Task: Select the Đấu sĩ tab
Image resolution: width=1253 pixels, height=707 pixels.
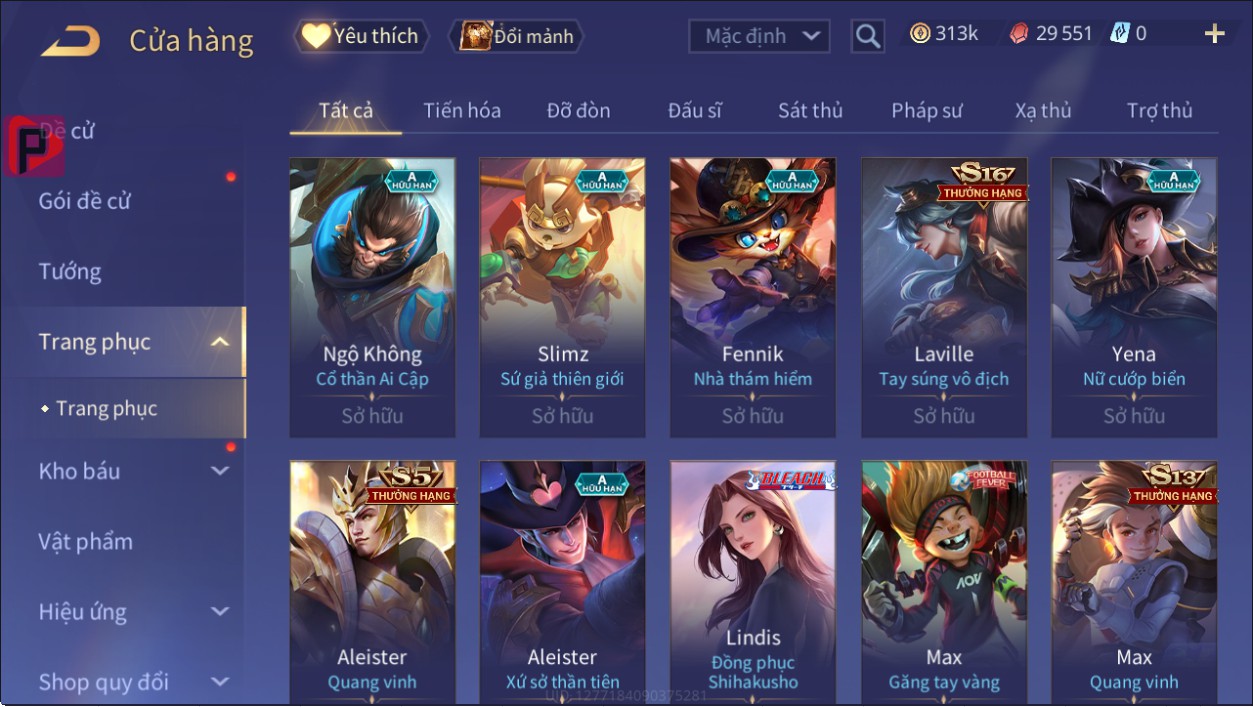Action: (x=695, y=111)
